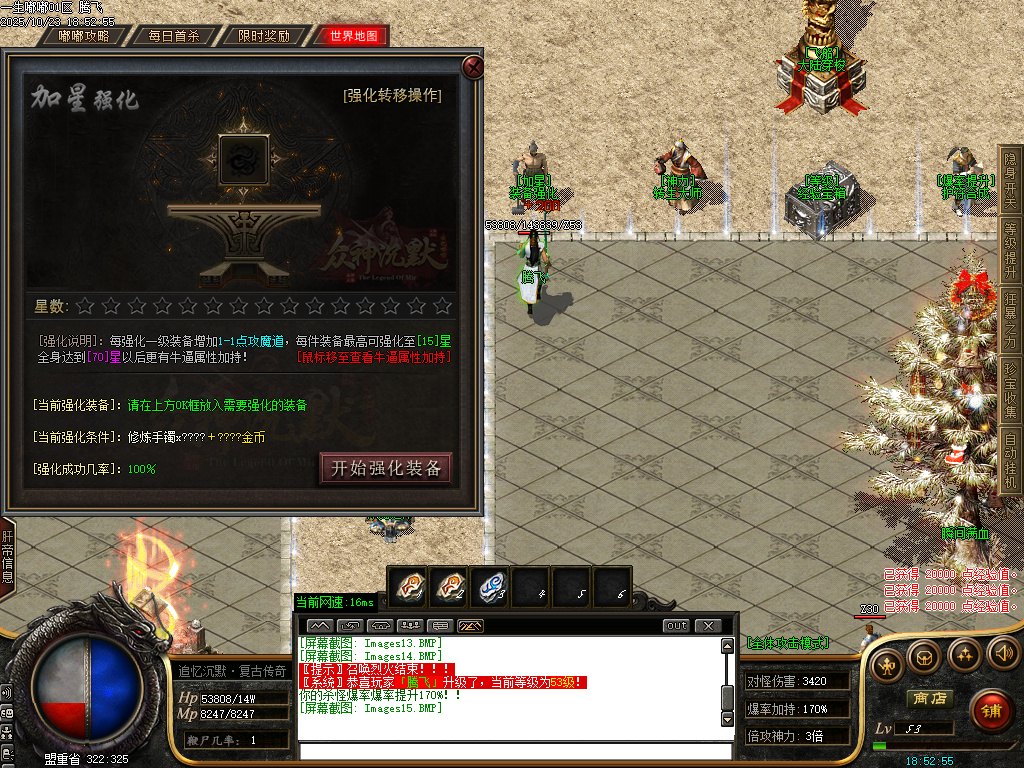Switch to the 嘟嘟攻略 tab
This screenshot has height=768, width=1024.
(84, 36)
